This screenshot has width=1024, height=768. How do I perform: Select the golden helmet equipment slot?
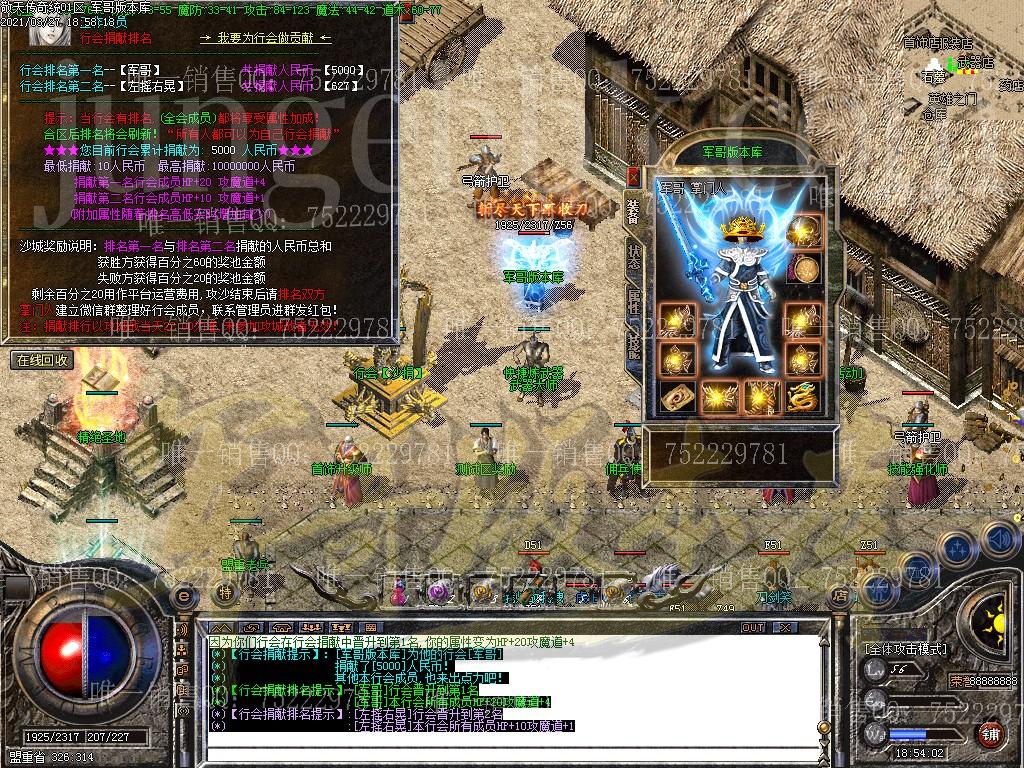(x=803, y=232)
